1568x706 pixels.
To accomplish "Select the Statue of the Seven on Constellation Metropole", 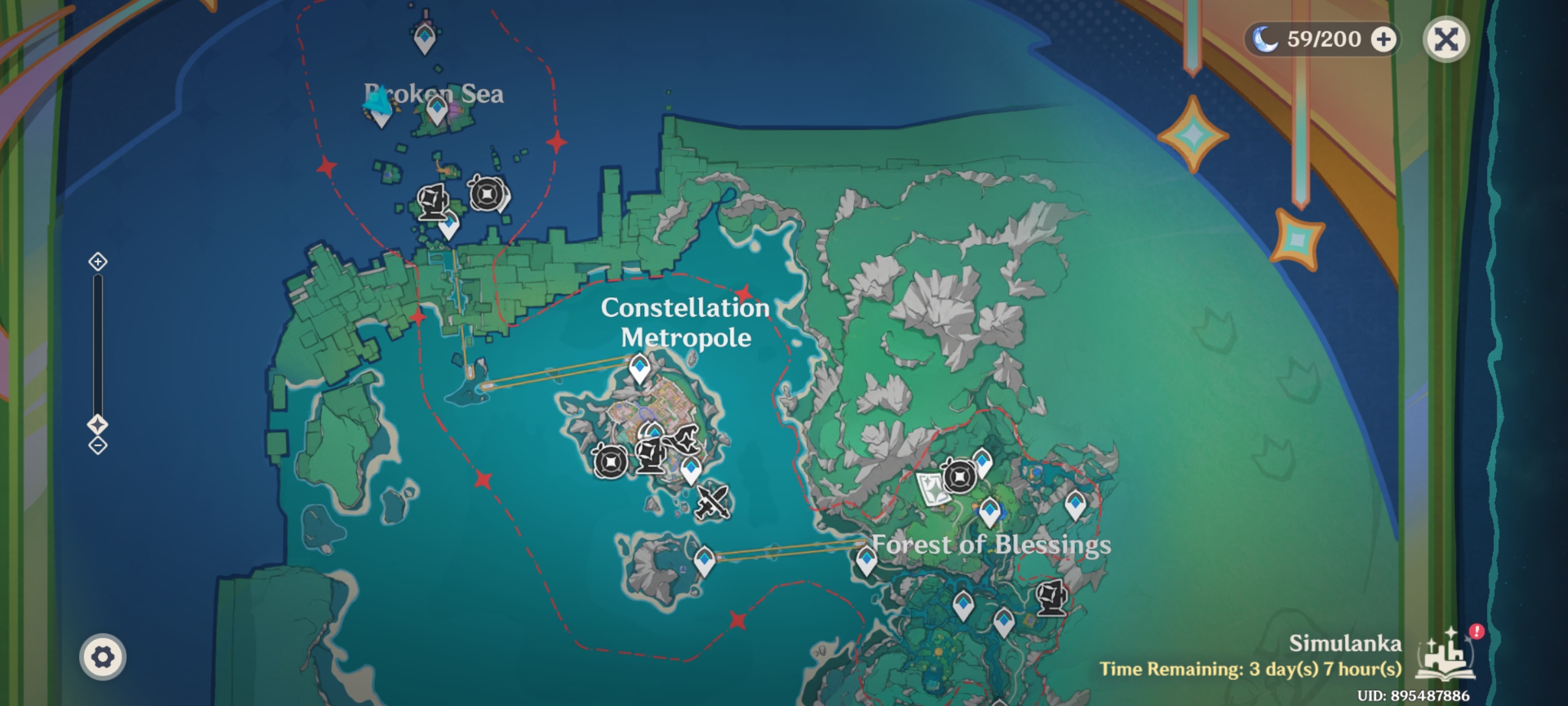I will click(x=651, y=458).
